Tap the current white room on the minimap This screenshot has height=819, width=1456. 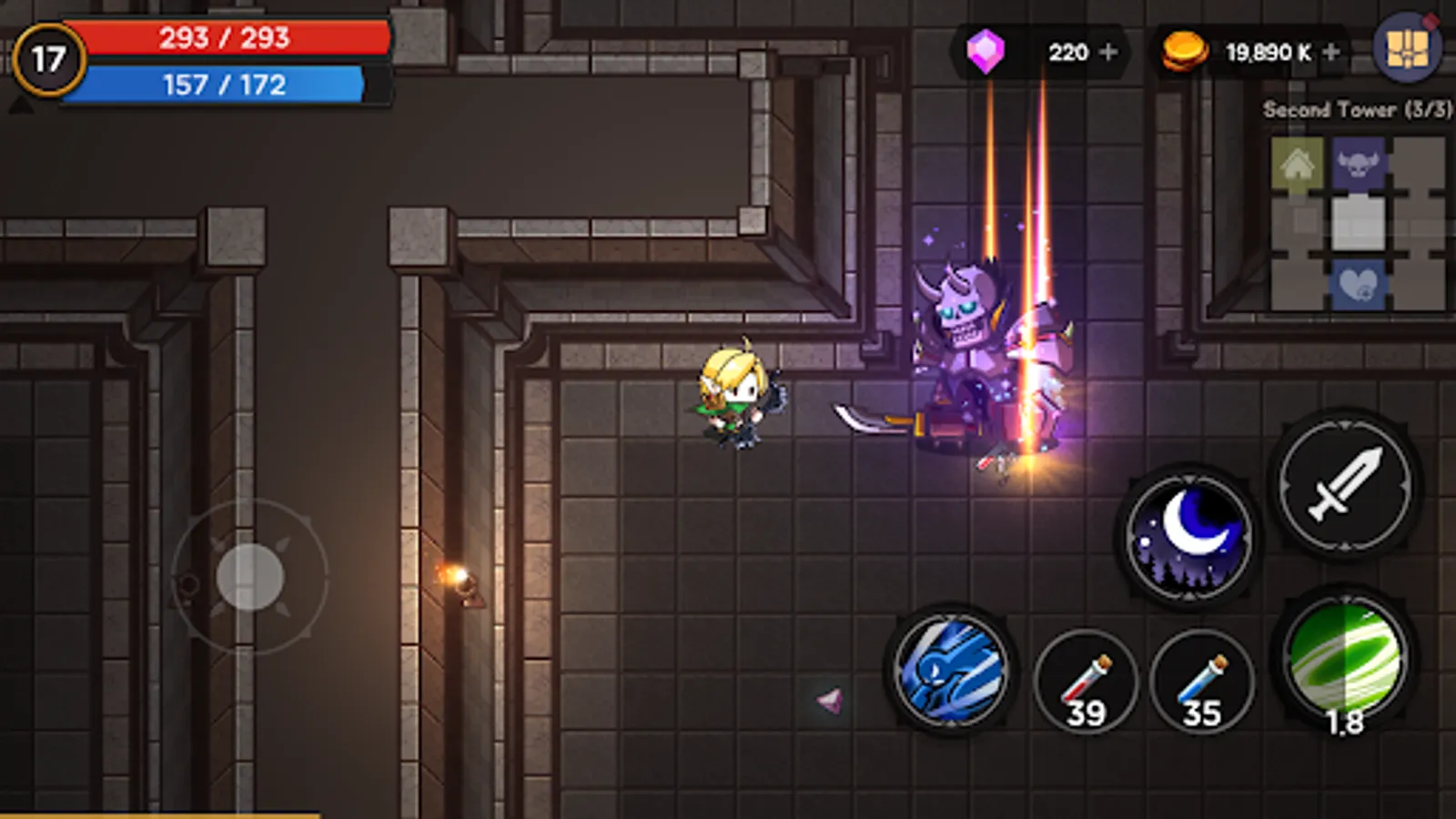1359,223
